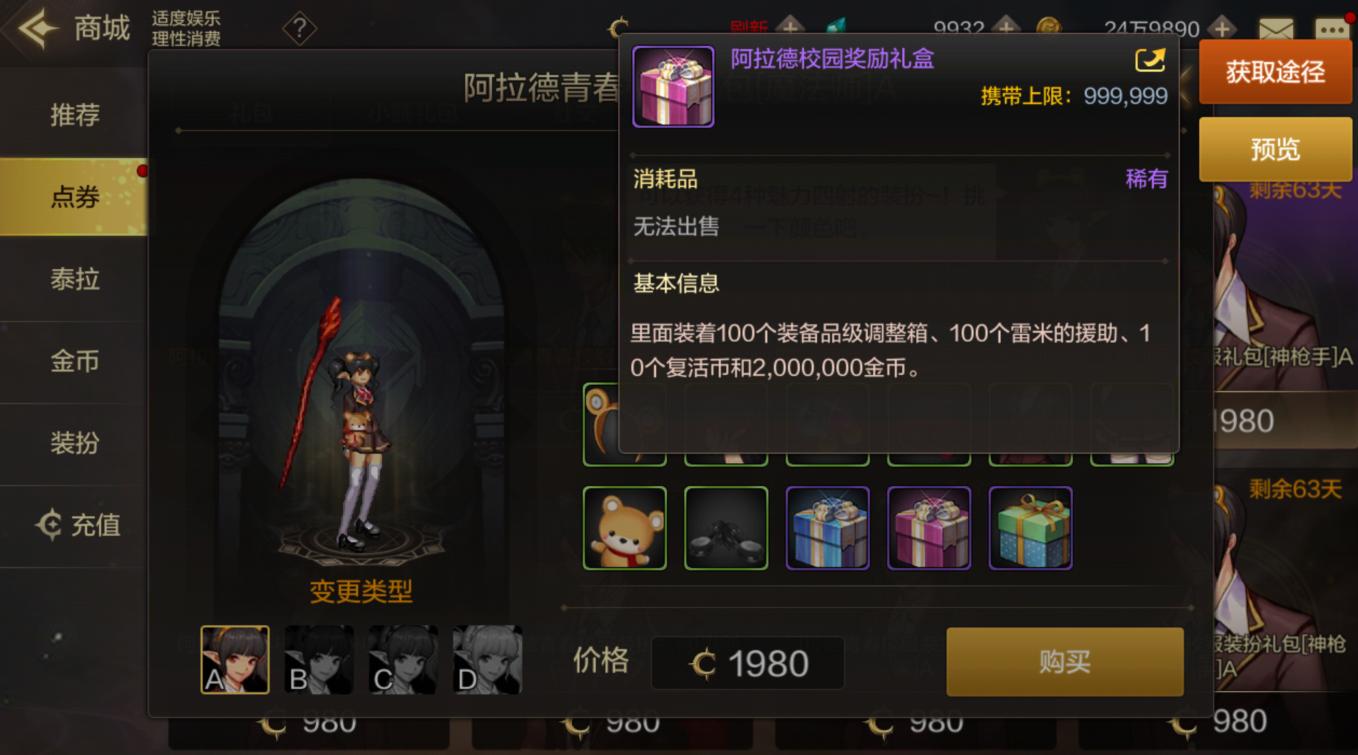This screenshot has width=1358, height=755.
Task: Open the 预览 preview button
Action: click(x=1274, y=148)
